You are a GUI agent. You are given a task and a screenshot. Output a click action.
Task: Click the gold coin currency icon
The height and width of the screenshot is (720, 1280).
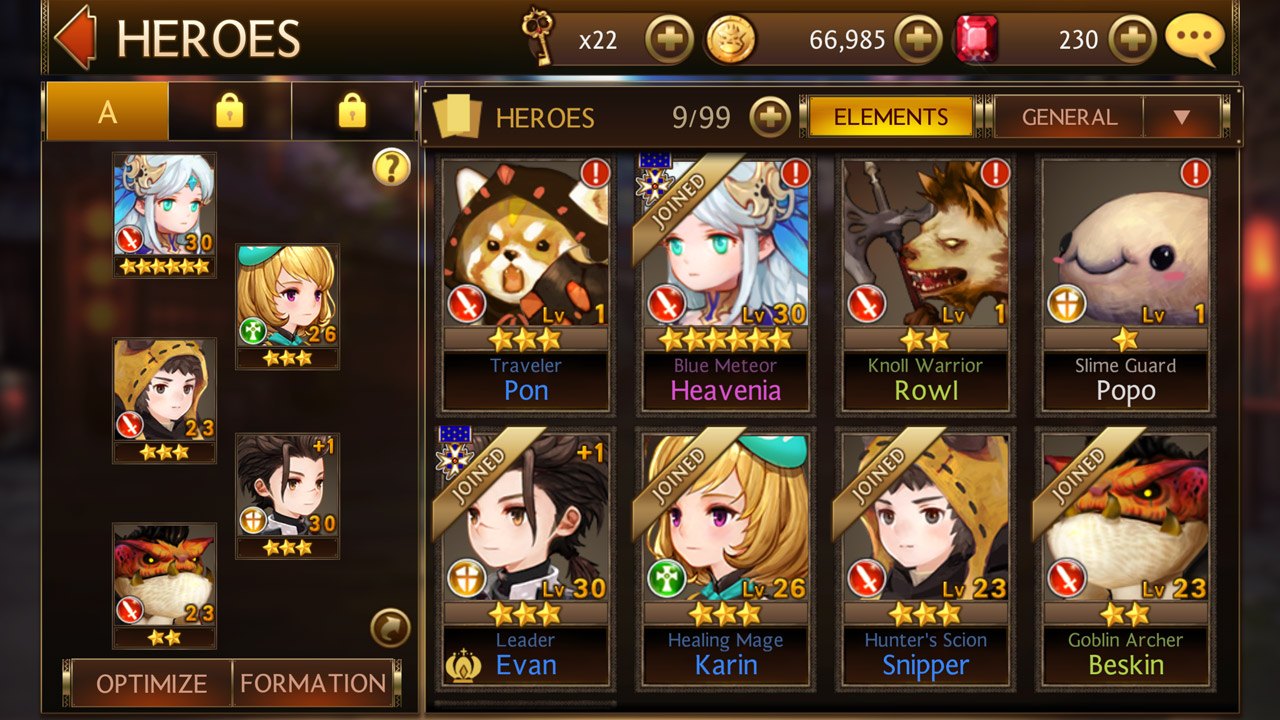pos(729,38)
